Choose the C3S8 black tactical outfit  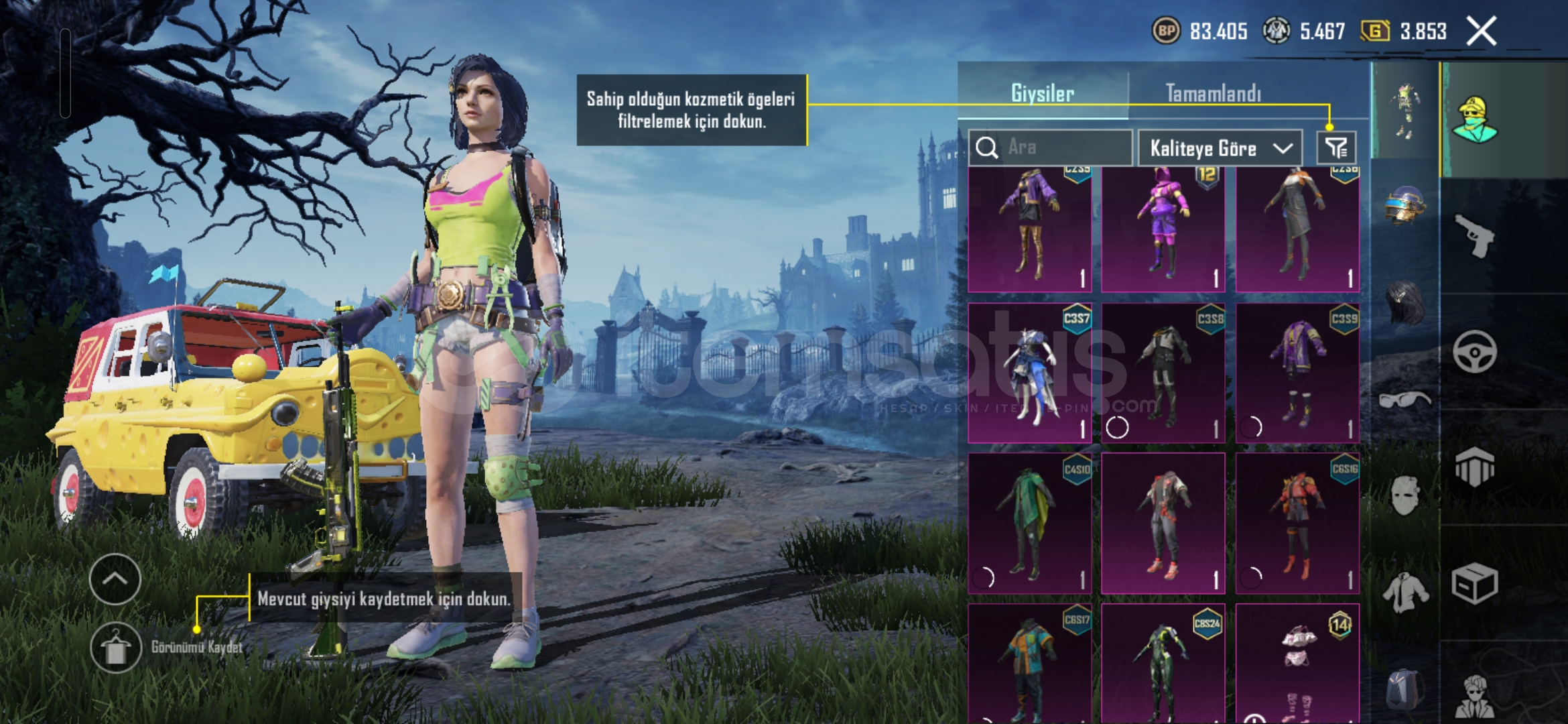point(1163,373)
